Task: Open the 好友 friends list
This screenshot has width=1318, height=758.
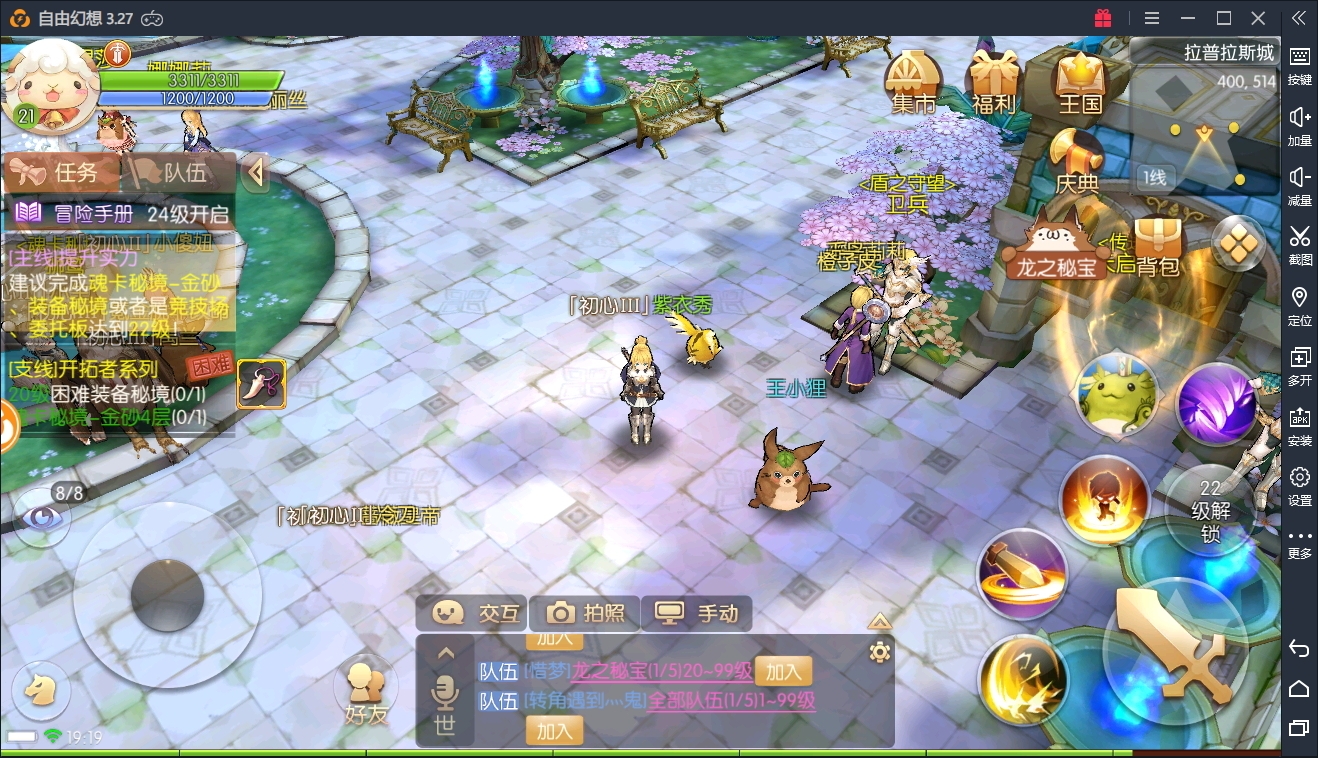Action: 364,690
